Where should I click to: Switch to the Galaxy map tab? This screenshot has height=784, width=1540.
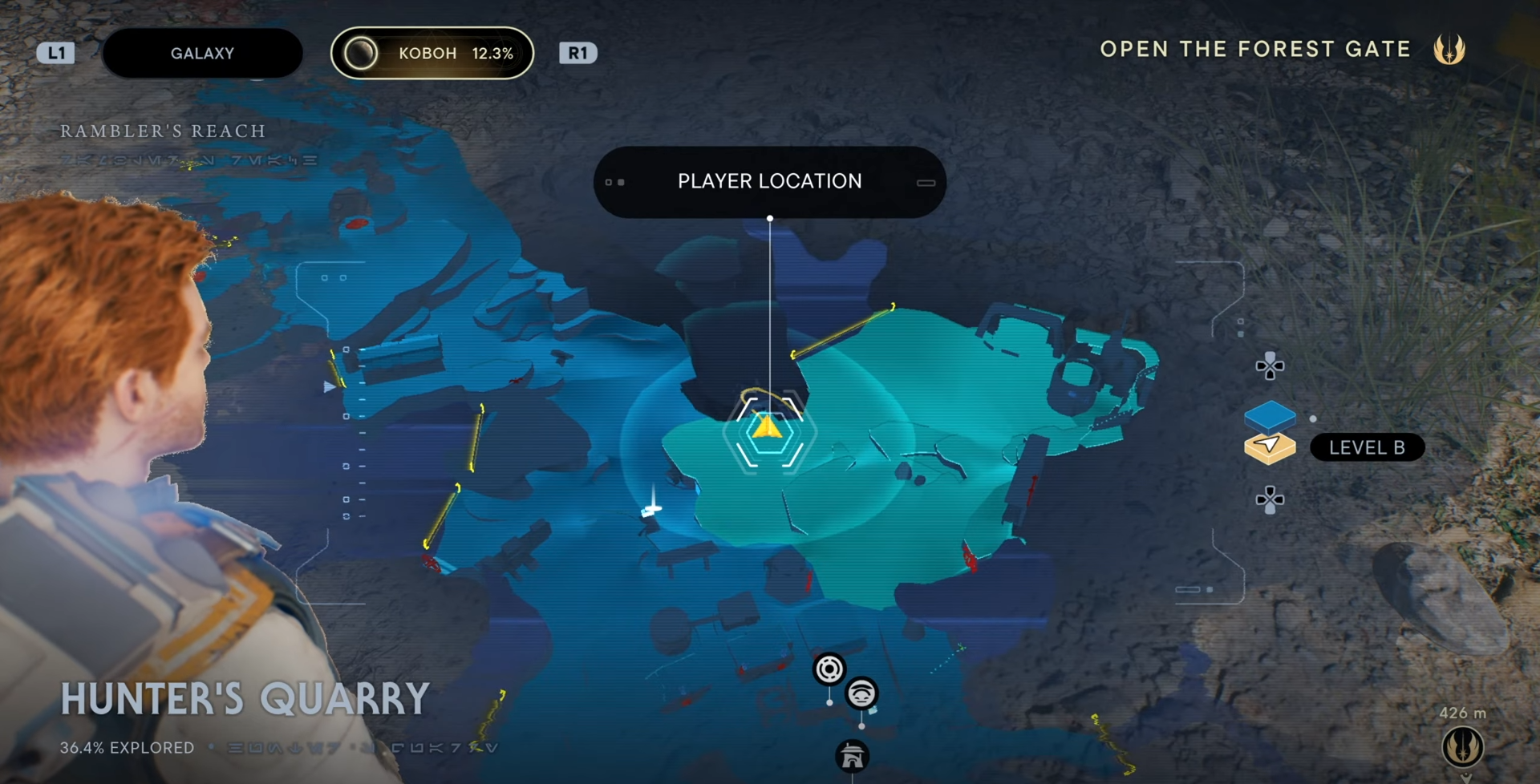(202, 54)
